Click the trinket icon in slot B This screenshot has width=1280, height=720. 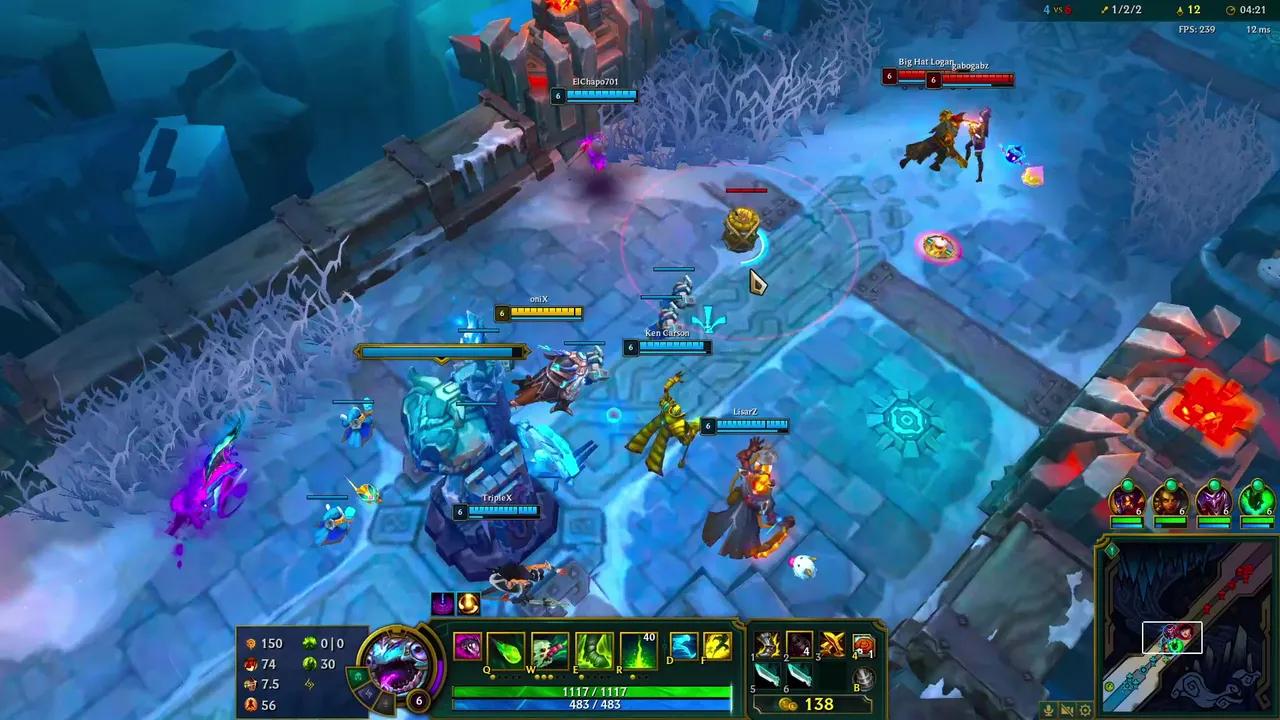[862, 676]
